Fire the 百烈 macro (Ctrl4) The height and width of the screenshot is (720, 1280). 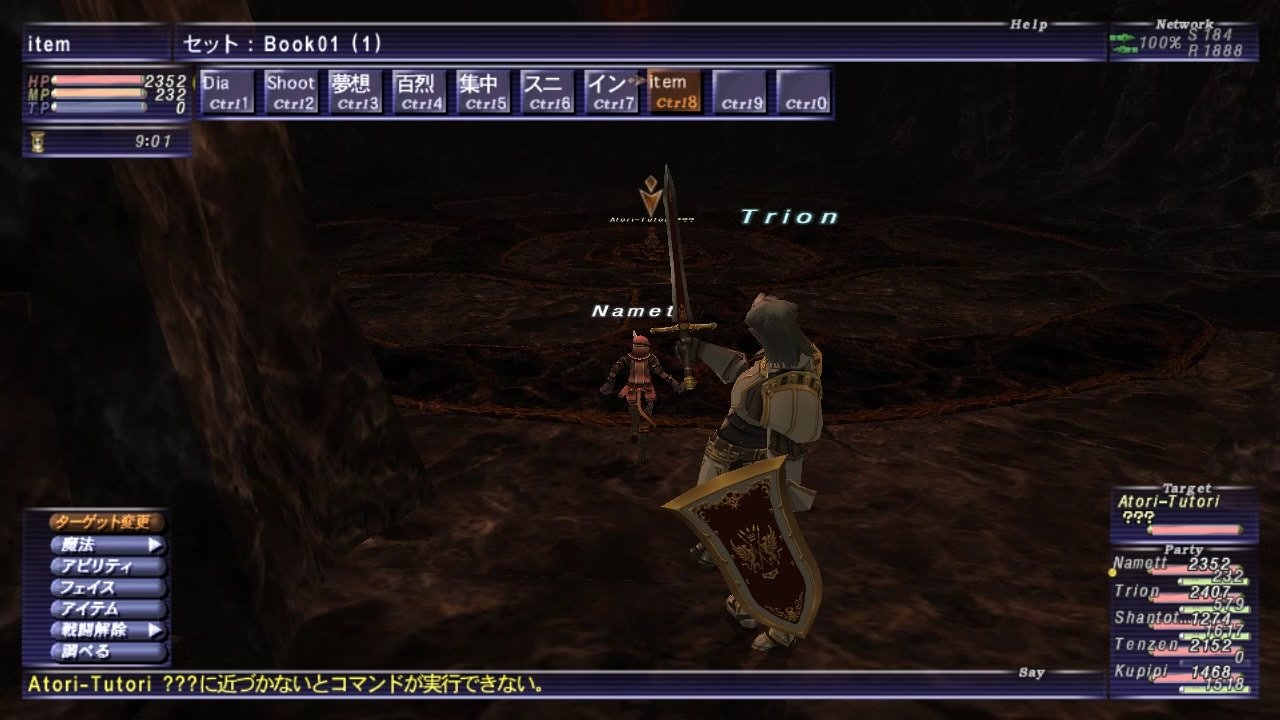(419, 90)
